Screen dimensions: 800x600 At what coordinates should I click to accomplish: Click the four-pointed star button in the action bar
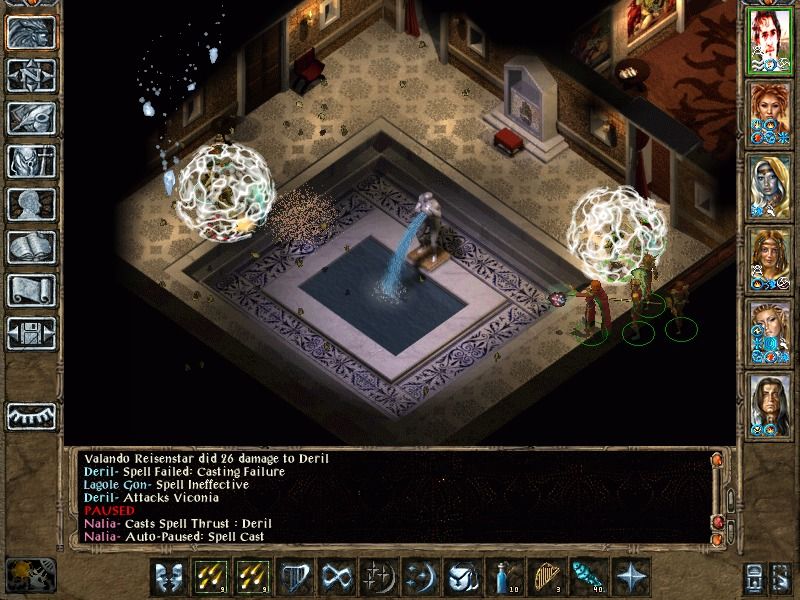pyautogui.click(x=629, y=578)
